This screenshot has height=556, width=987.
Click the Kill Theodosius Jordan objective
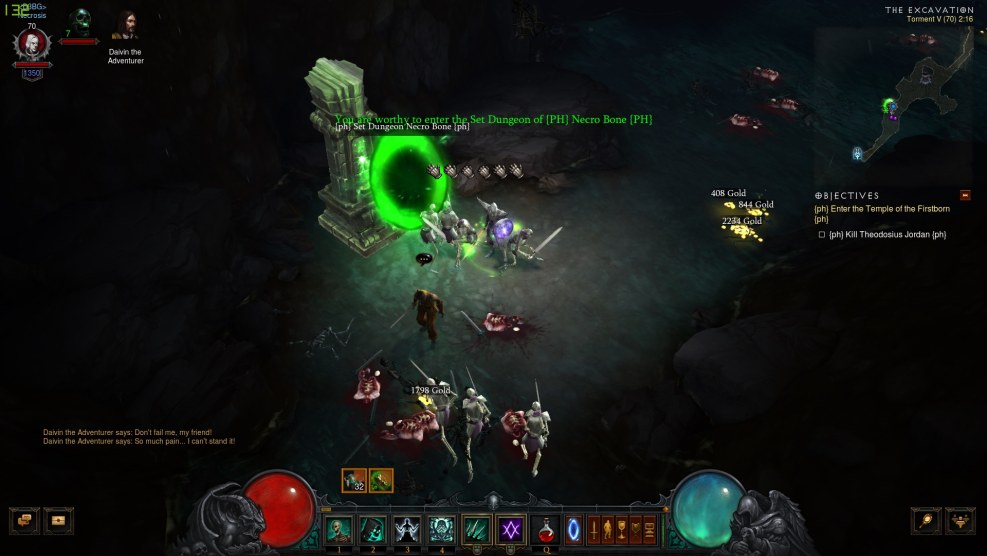click(887, 235)
